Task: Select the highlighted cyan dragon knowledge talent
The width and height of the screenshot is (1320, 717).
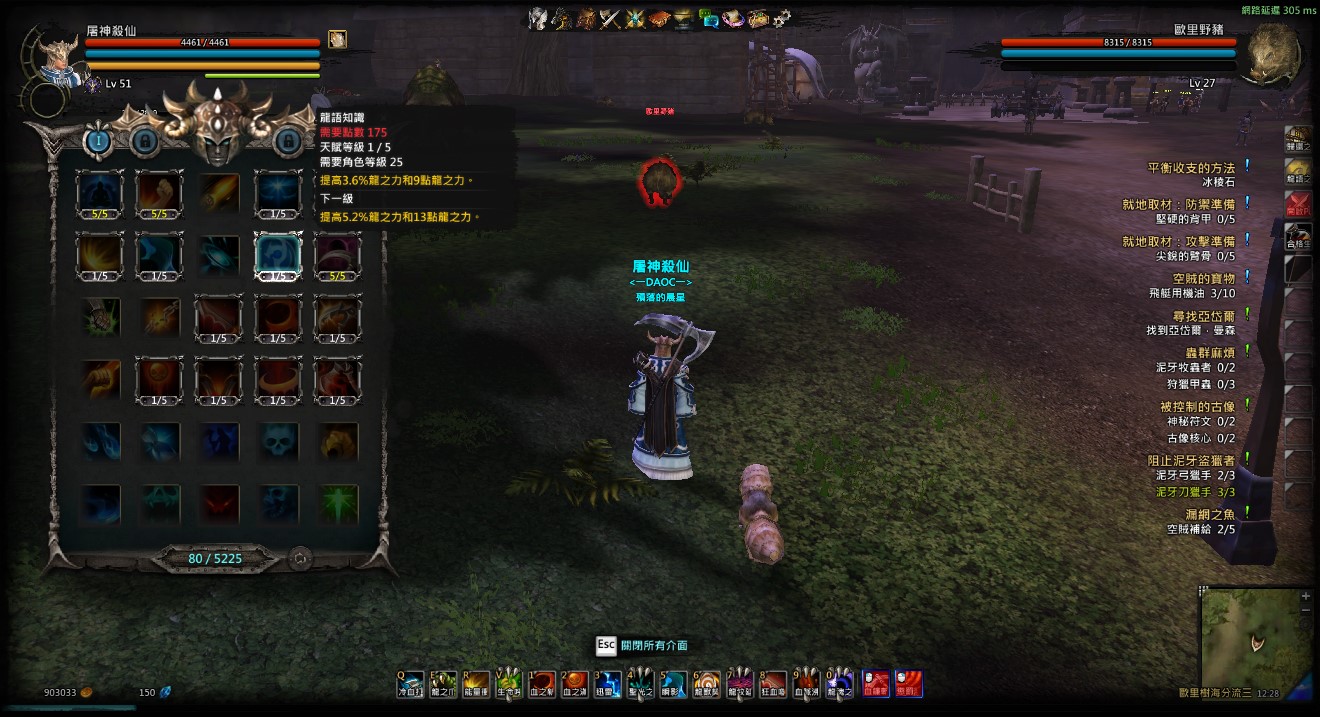Action: click(x=278, y=254)
